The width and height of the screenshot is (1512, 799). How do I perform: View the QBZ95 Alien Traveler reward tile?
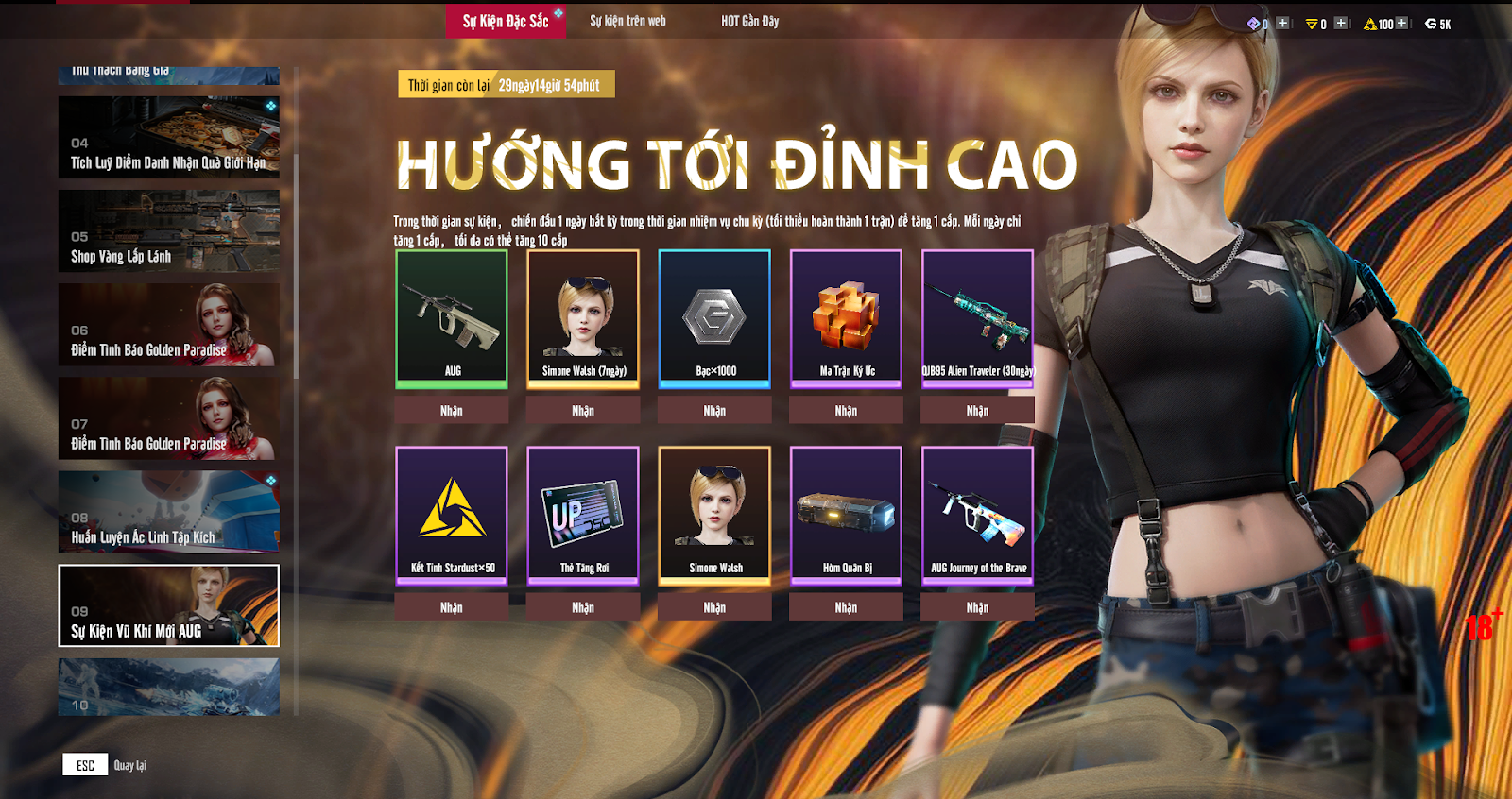977,318
